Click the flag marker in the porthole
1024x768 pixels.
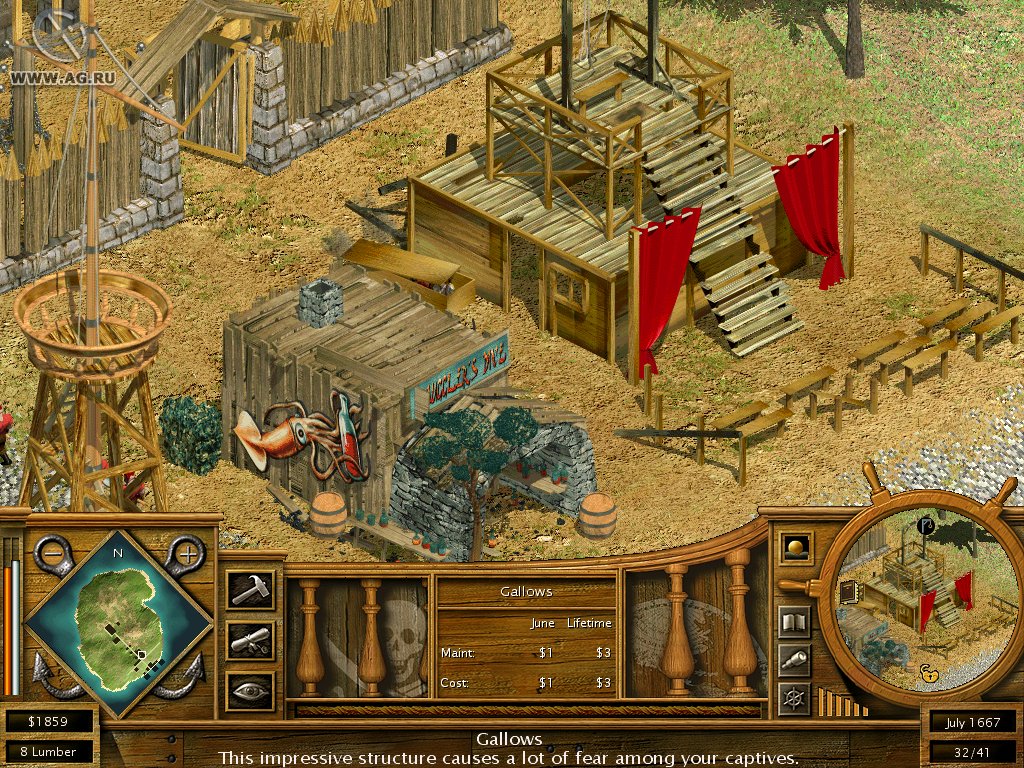pos(924,524)
